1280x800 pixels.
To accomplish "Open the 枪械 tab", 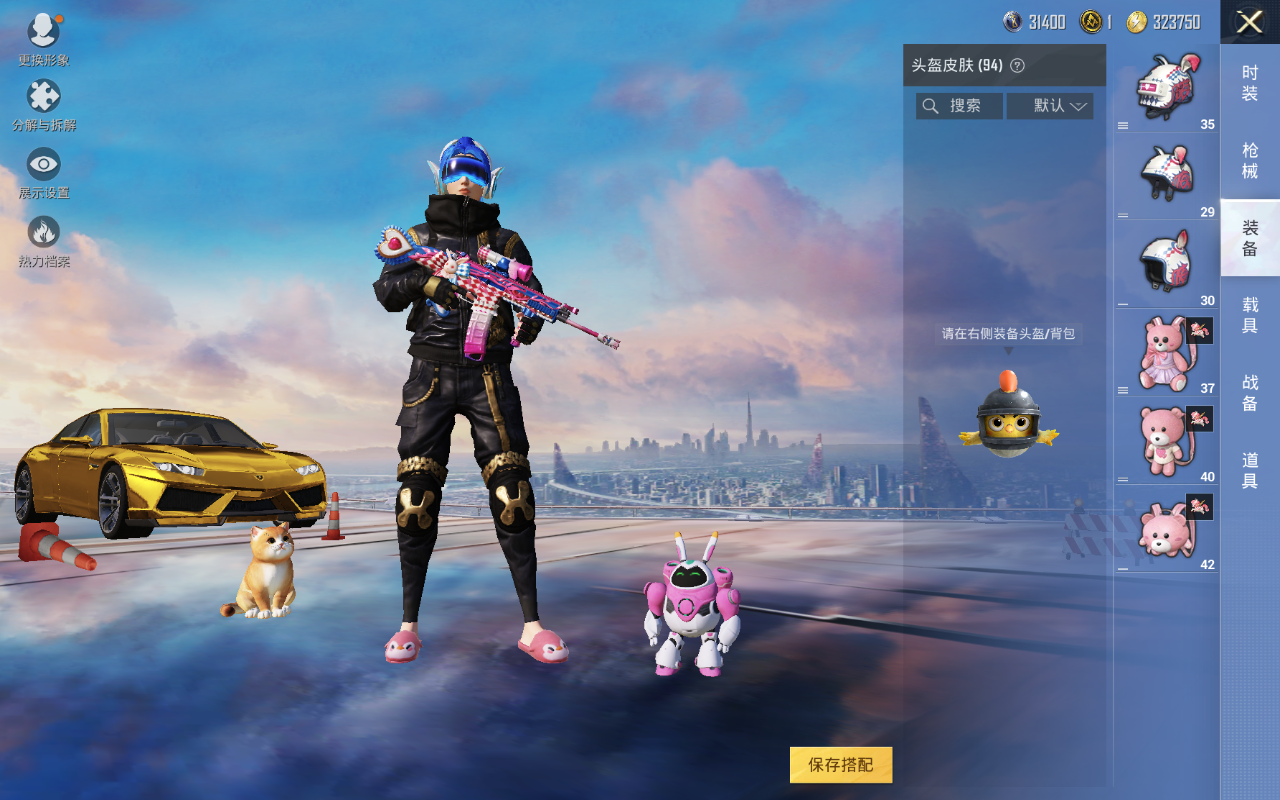I will [1249, 160].
